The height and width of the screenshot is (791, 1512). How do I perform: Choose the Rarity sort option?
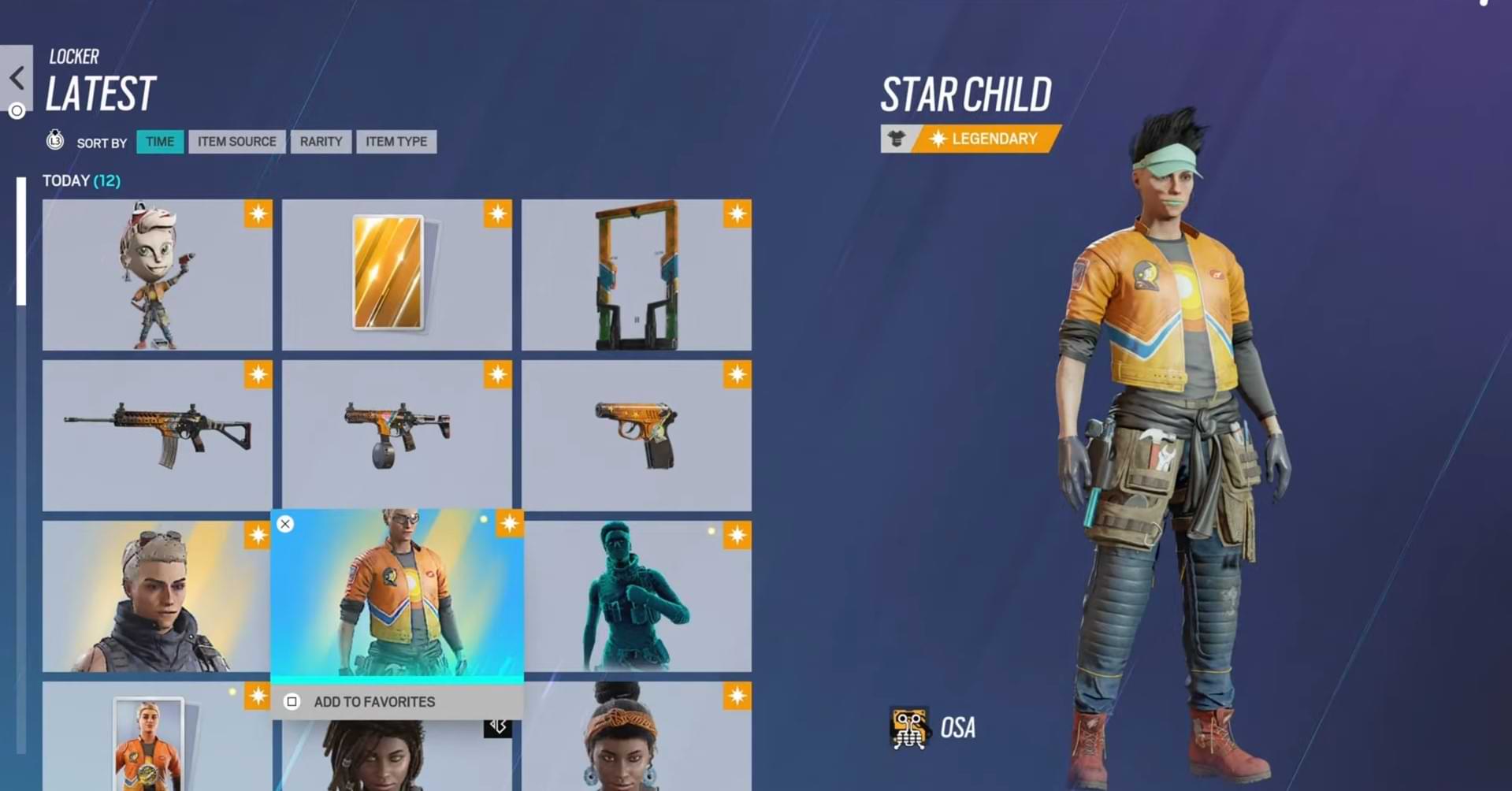(321, 142)
